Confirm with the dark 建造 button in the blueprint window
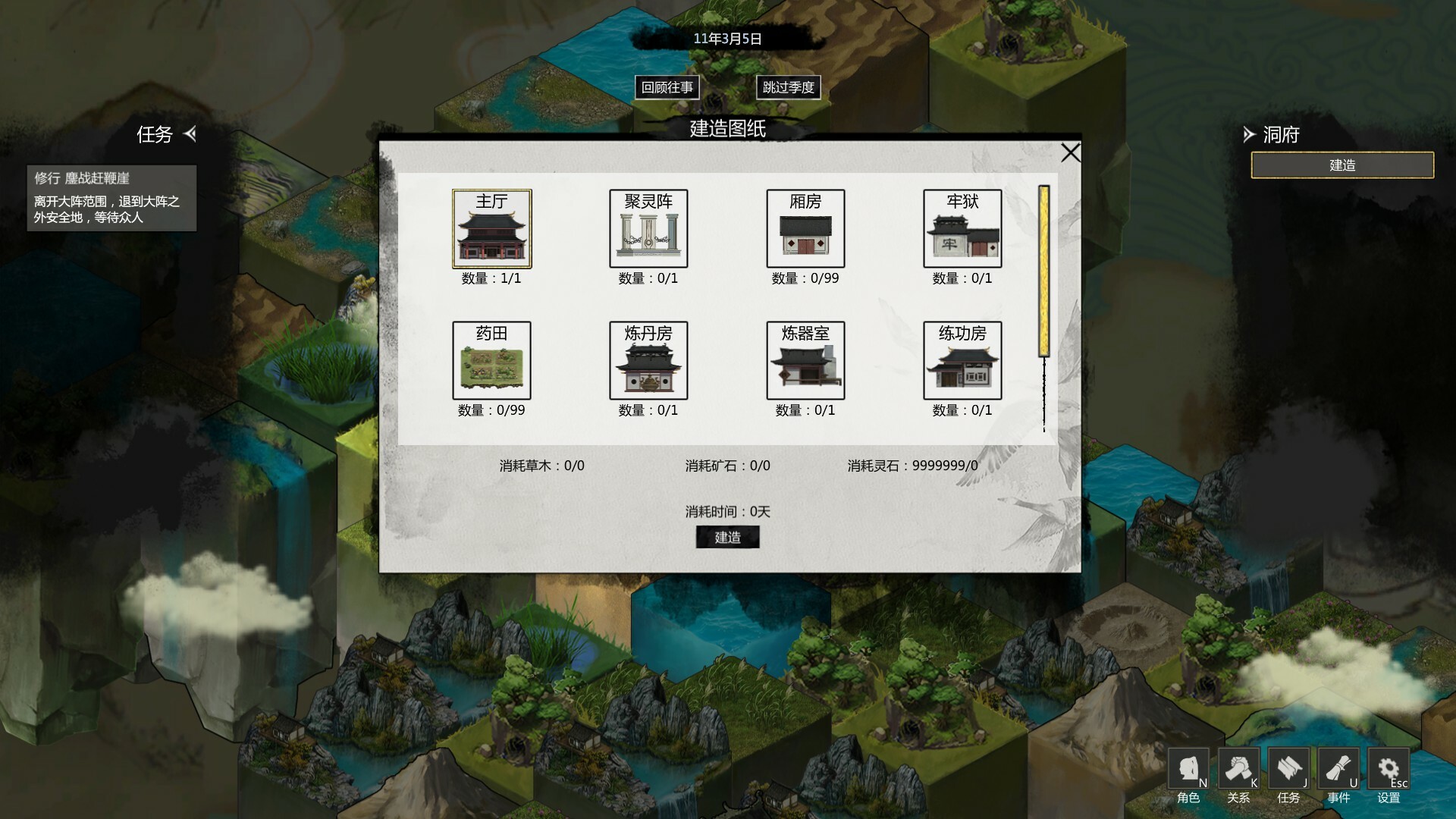 (x=727, y=538)
